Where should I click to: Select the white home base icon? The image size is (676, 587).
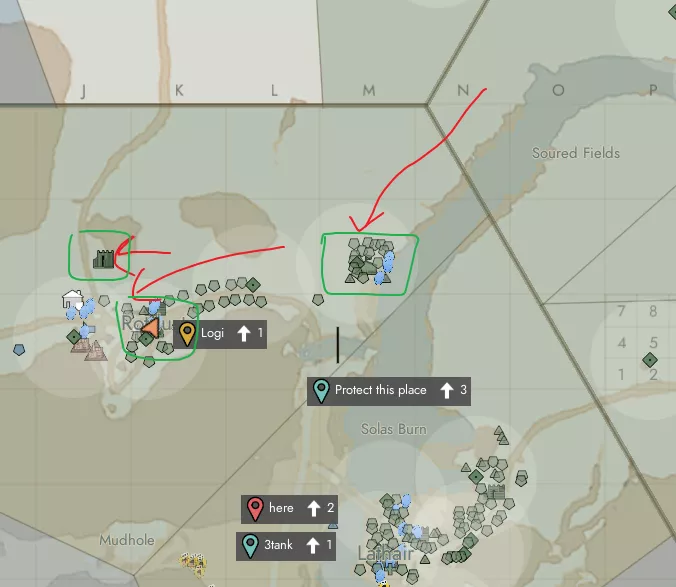(72, 298)
